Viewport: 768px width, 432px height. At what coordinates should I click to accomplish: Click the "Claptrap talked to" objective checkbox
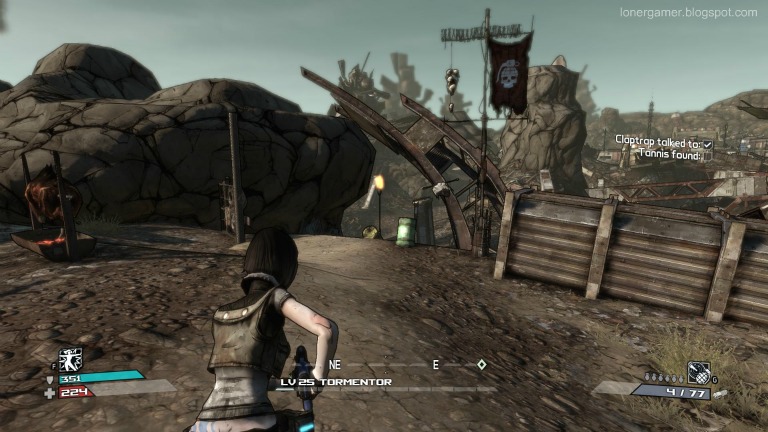pos(707,144)
